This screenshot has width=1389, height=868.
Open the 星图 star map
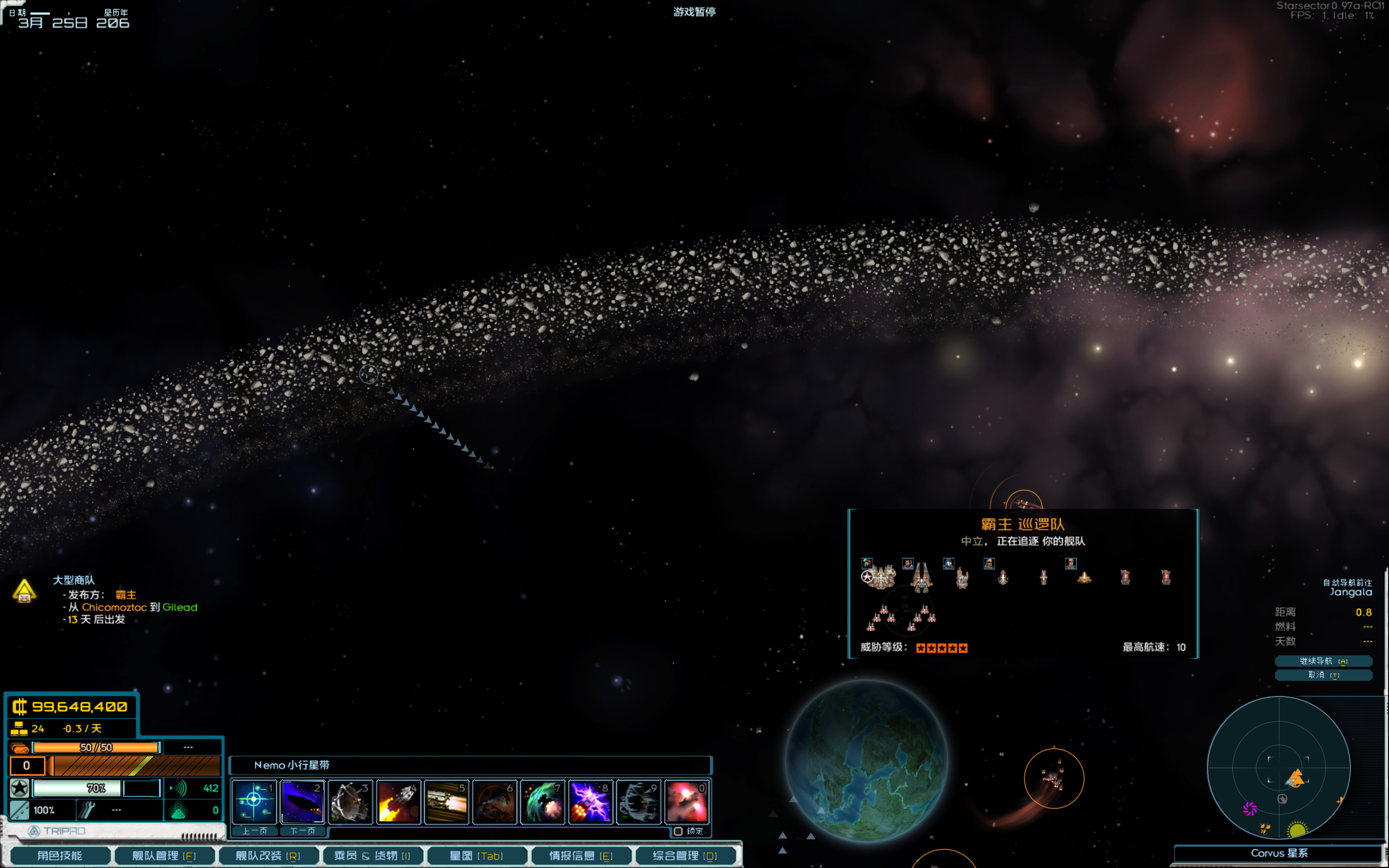[476, 856]
